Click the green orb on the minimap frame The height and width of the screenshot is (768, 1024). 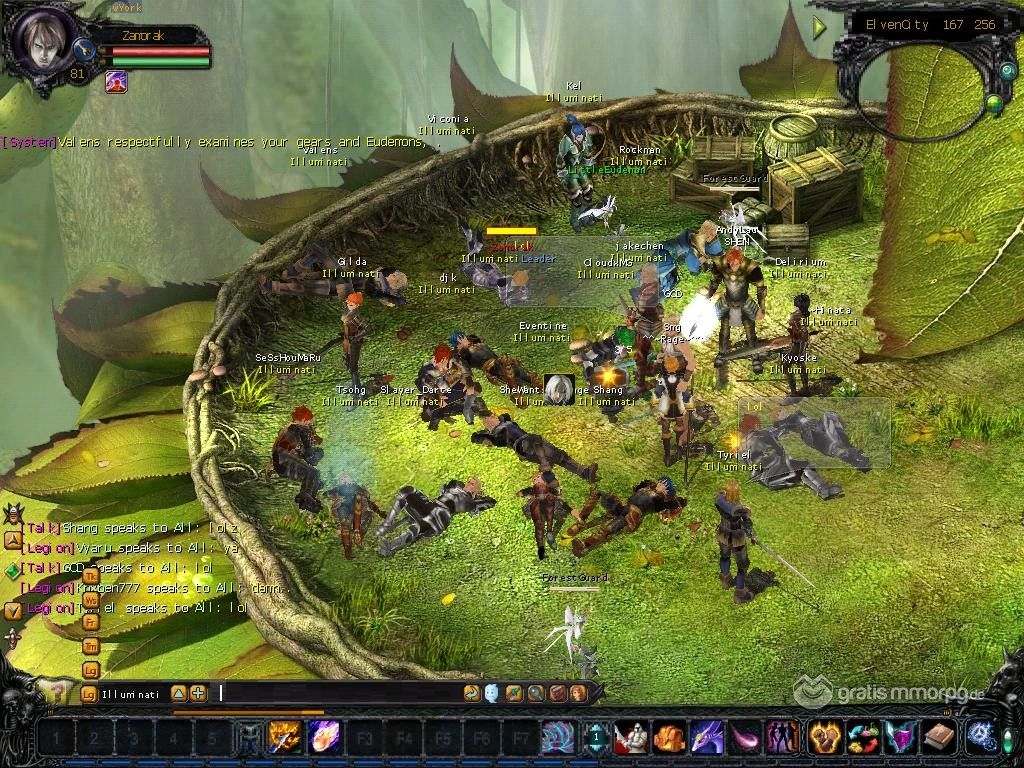coord(994,101)
